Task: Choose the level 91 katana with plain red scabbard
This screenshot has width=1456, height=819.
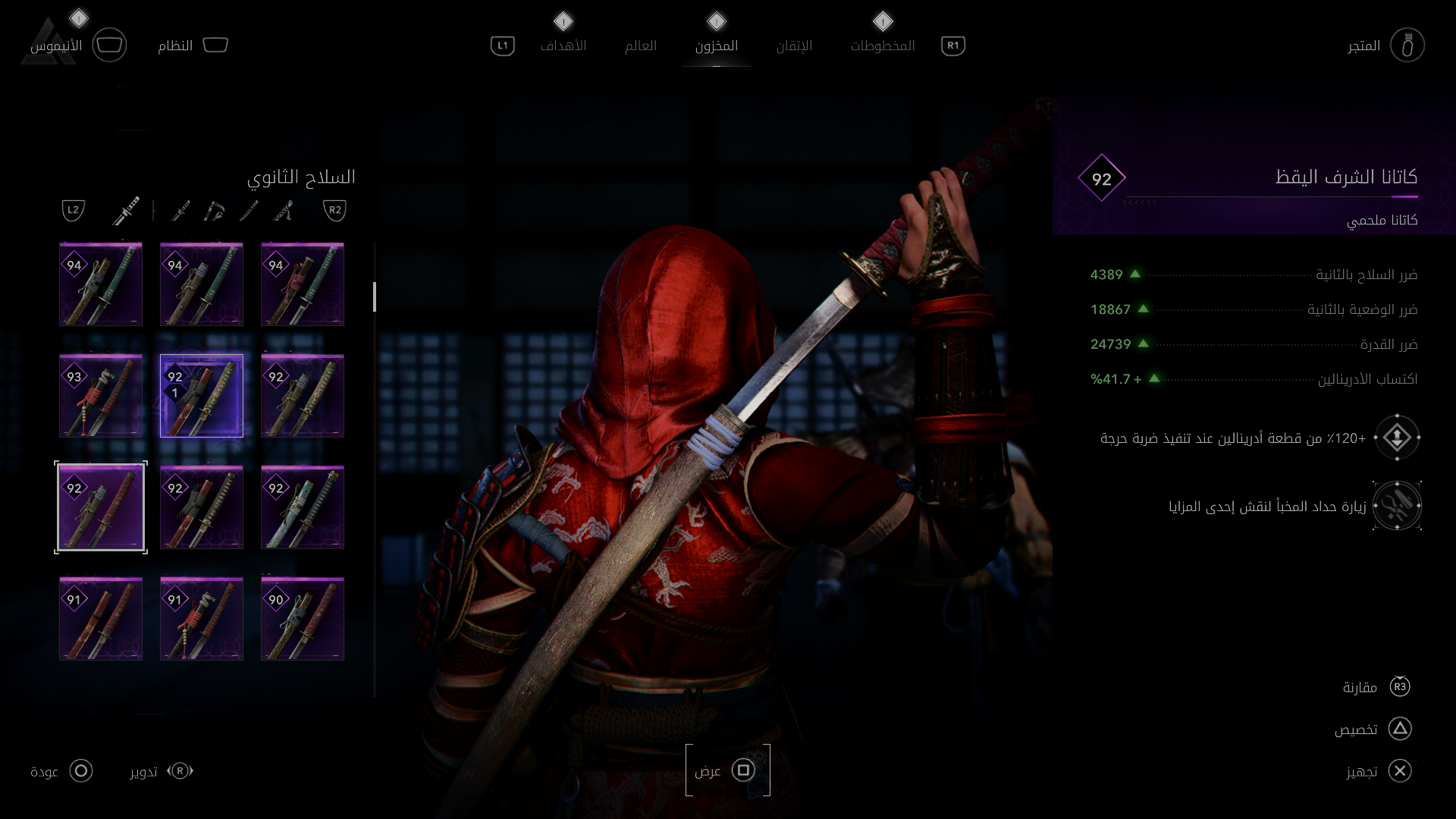Action: 101,619
